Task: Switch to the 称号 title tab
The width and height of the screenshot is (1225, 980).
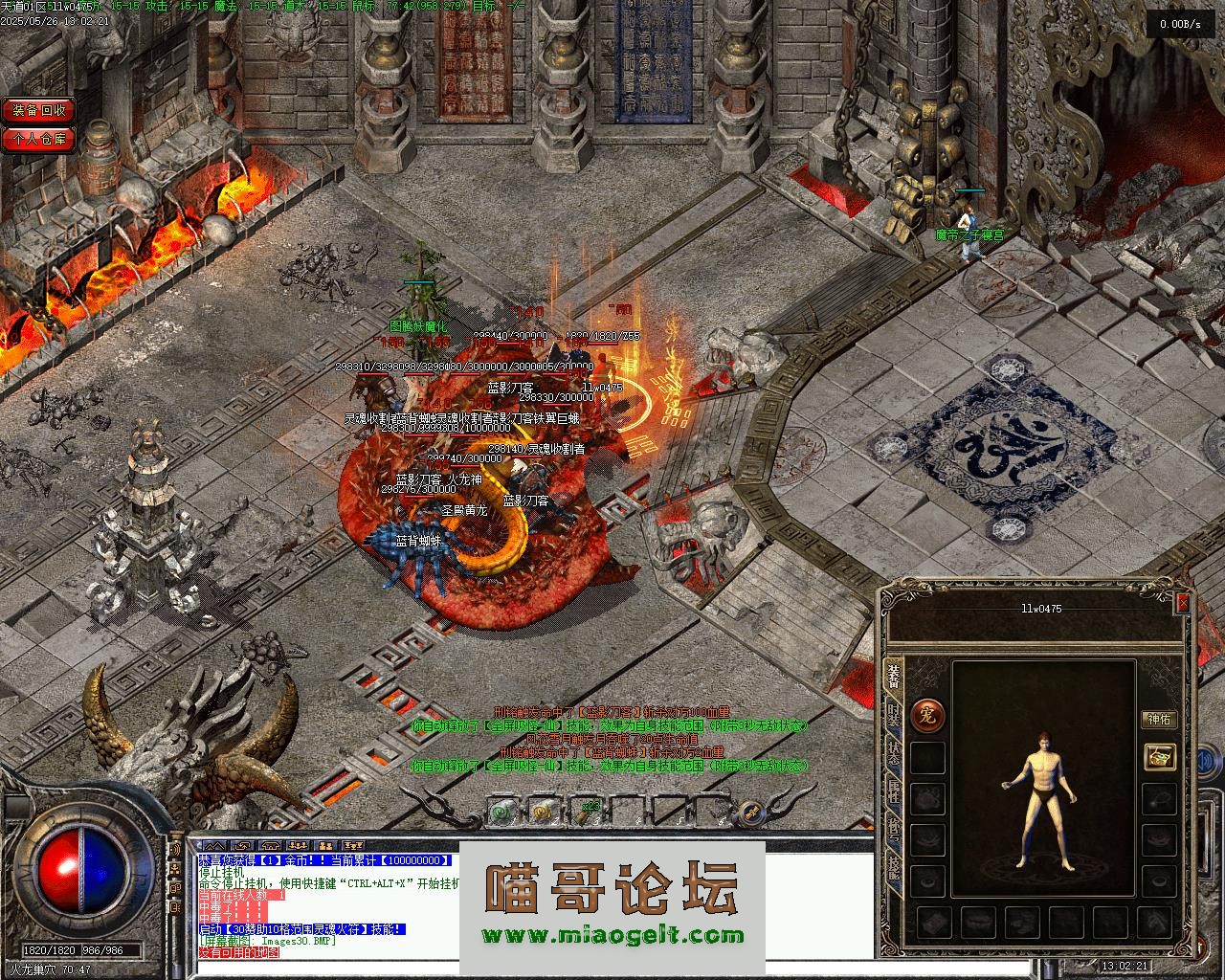Action: coord(893,829)
